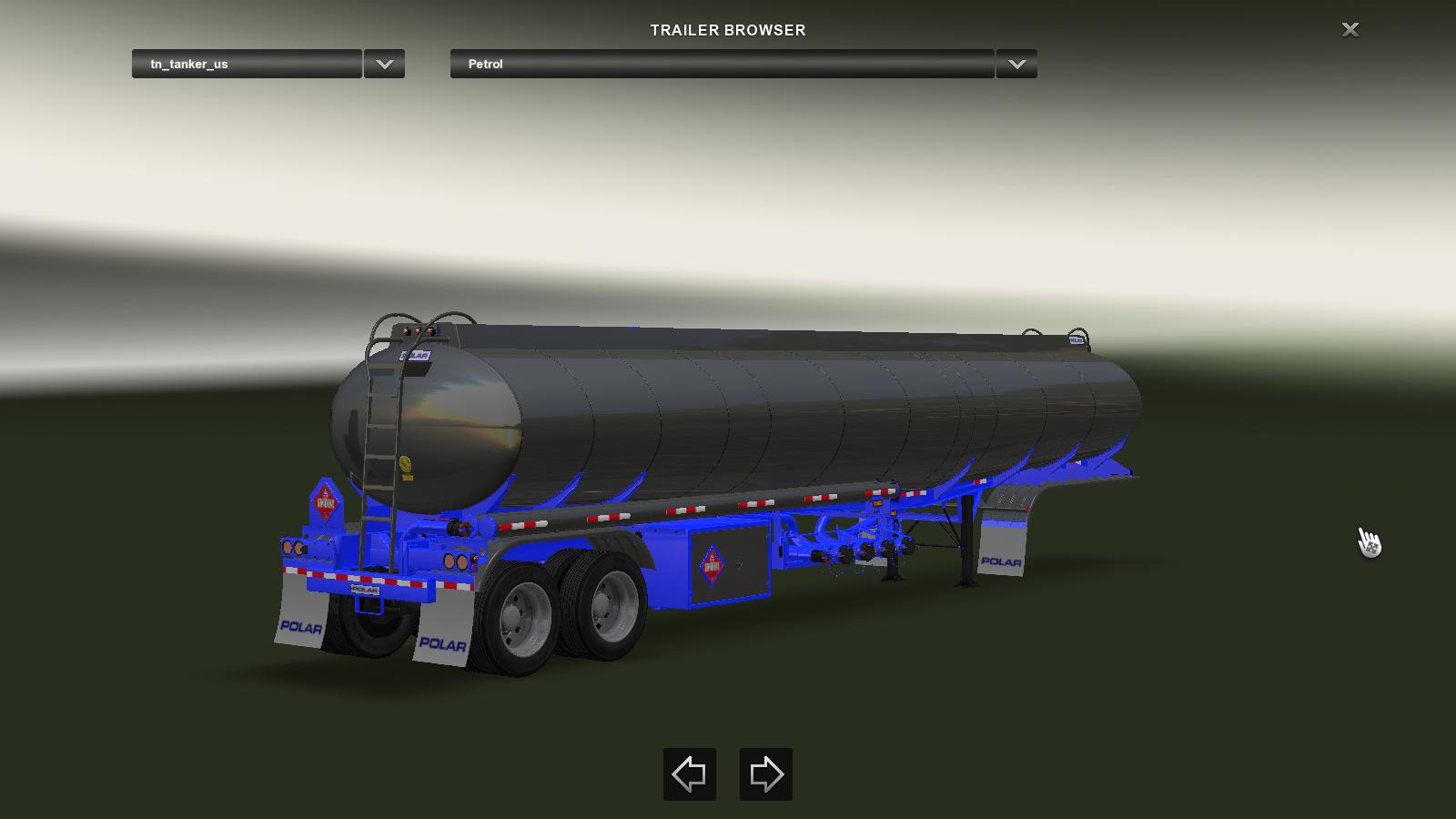Open the Petrol cargo dropdown

722,64
